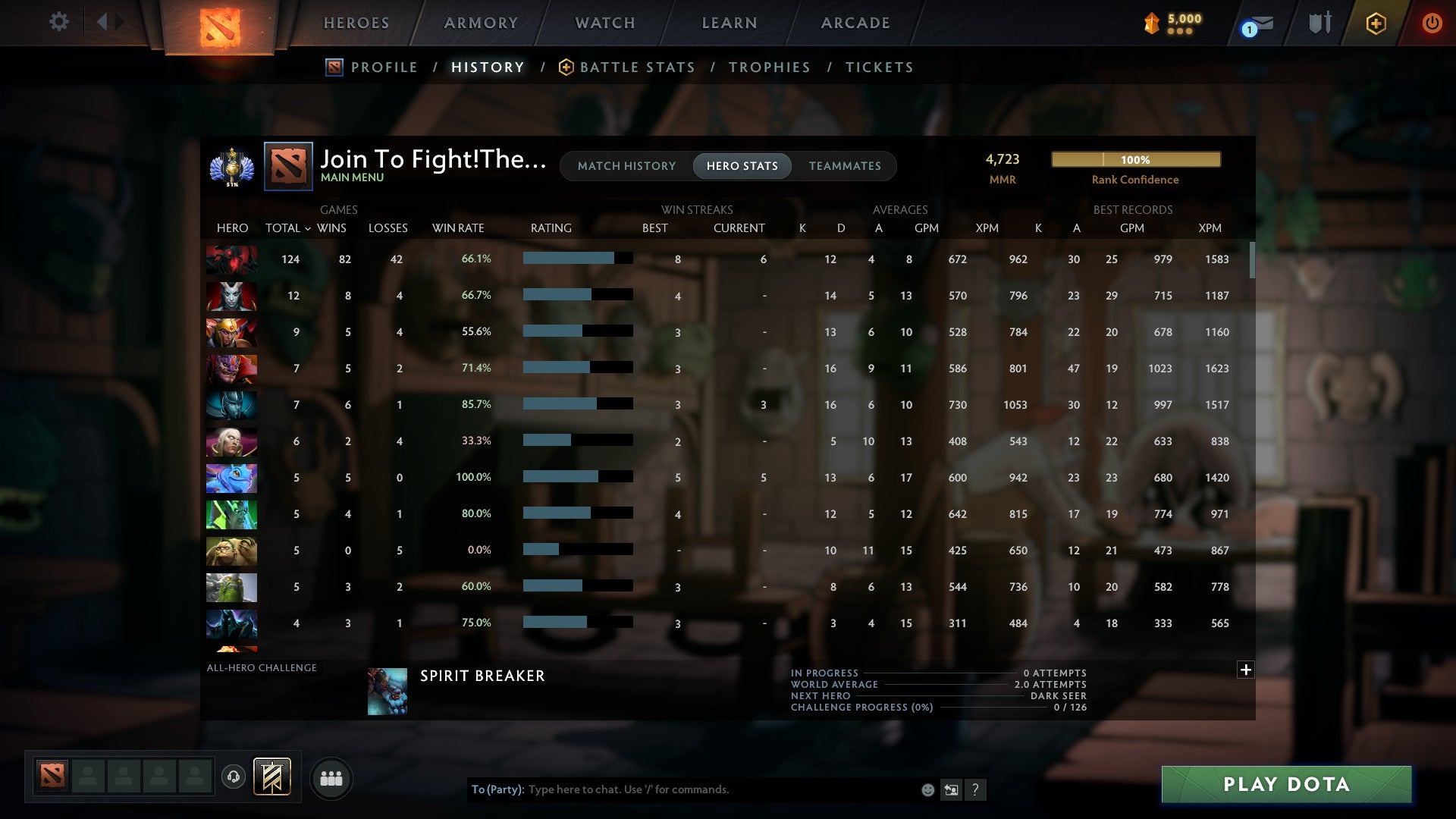1456x819 pixels.
Task: Click the red power button icon
Action: [1432, 23]
